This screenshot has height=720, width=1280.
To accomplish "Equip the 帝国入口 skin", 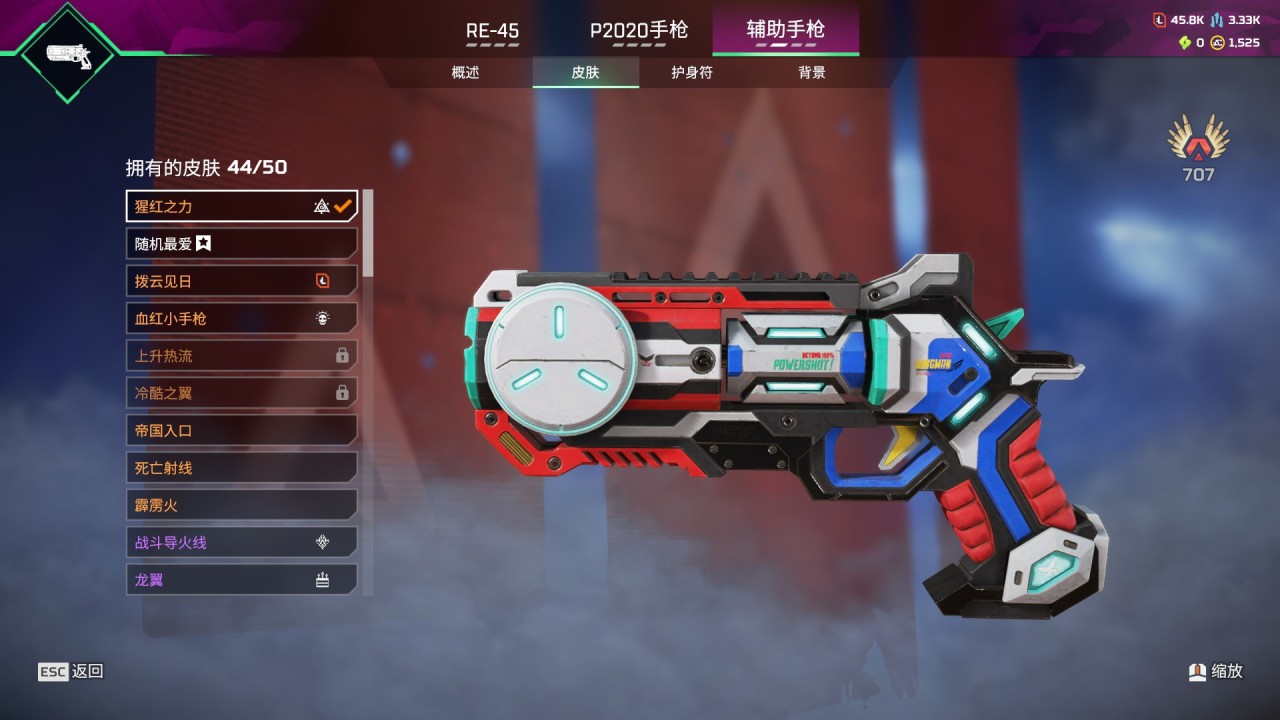I will [241, 430].
